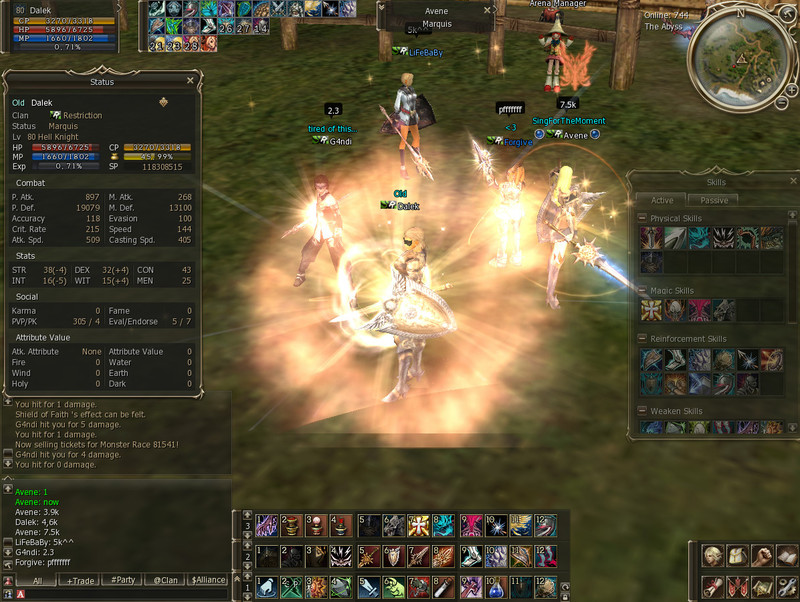Switch to the #Party chat tab
Image resolution: width=800 pixels, height=602 pixels.
(123, 580)
